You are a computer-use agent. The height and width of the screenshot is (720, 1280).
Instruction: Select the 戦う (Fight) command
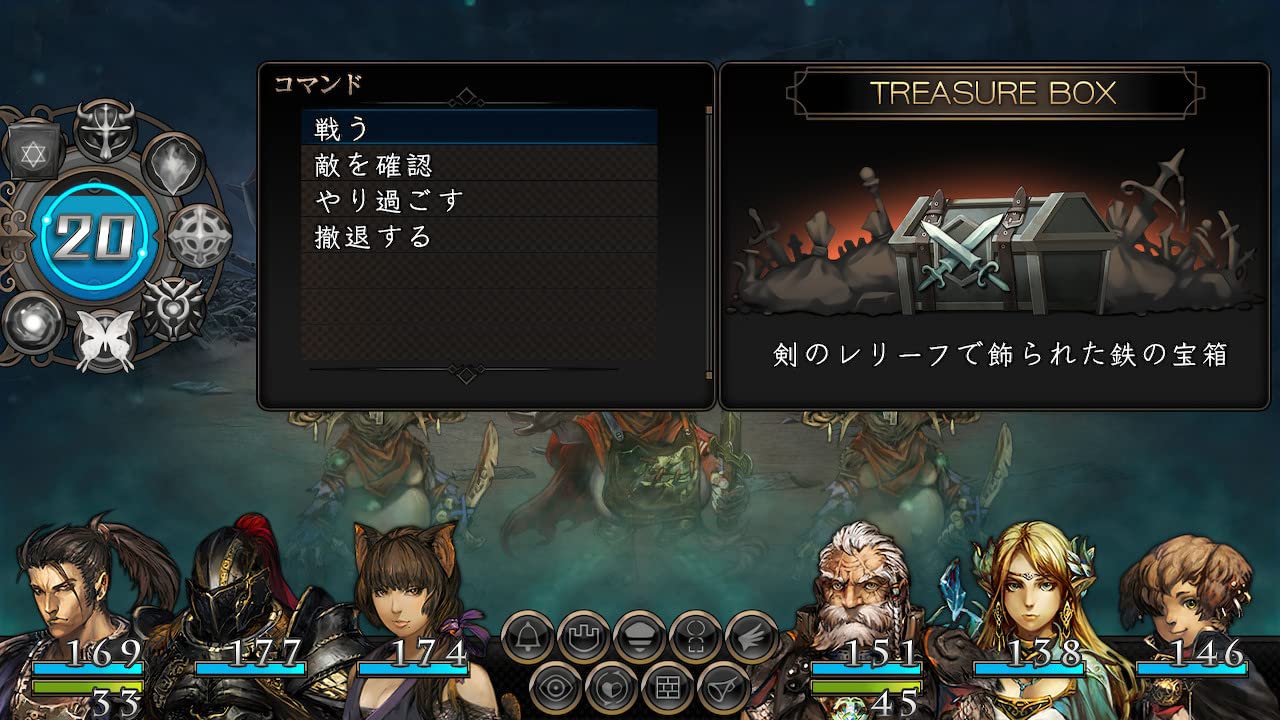point(479,128)
